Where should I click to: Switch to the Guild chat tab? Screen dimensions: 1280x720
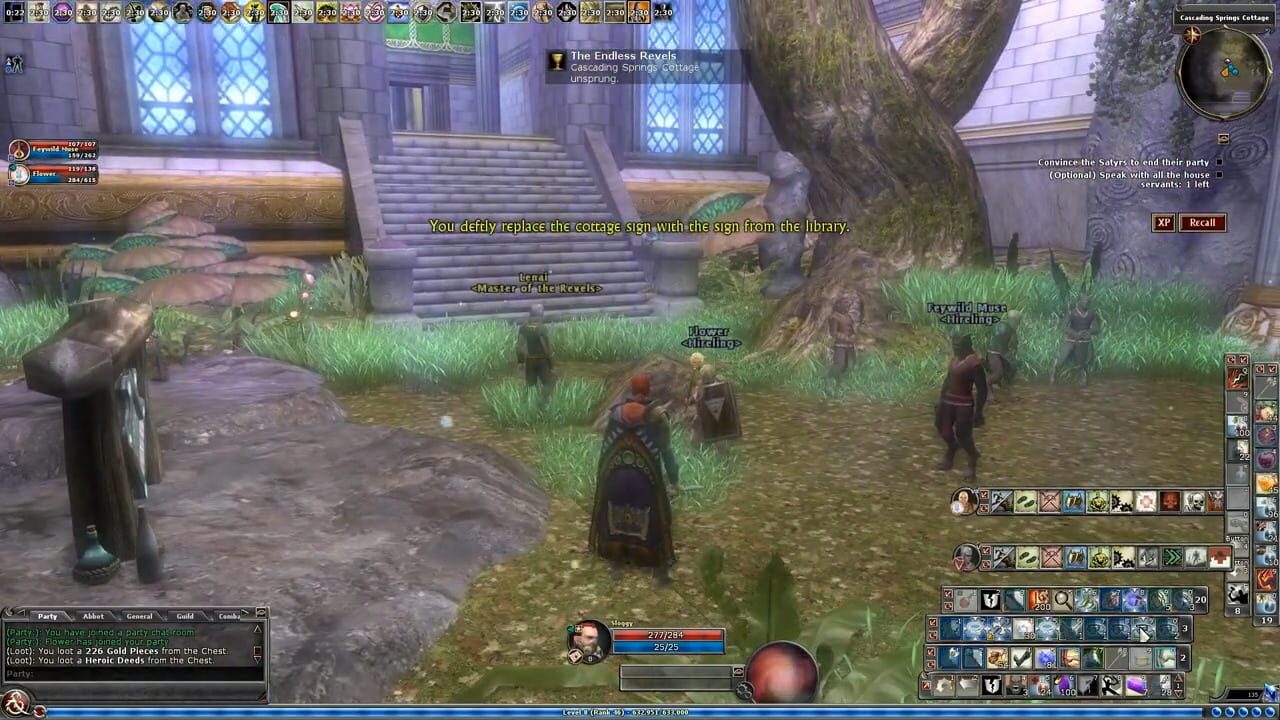click(185, 615)
